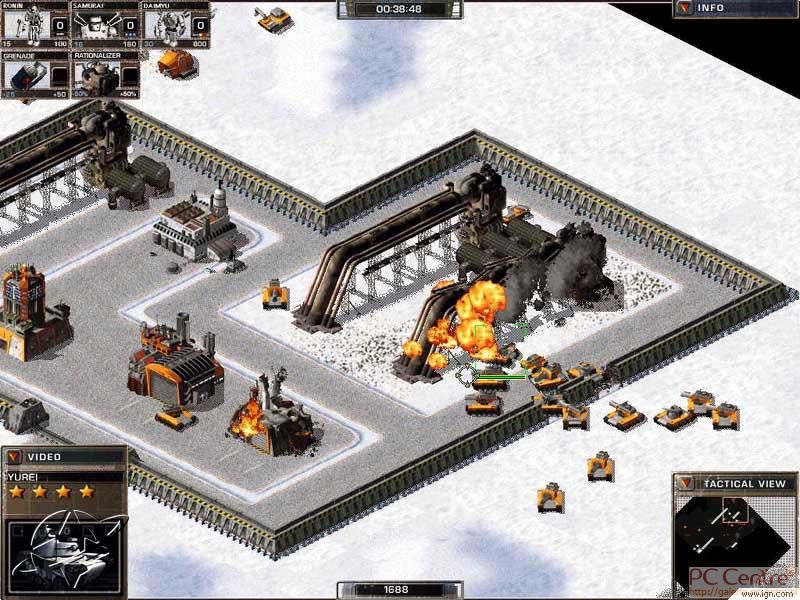Pick the Grenade upgrade card
The height and width of the screenshot is (600, 800).
coord(35,75)
